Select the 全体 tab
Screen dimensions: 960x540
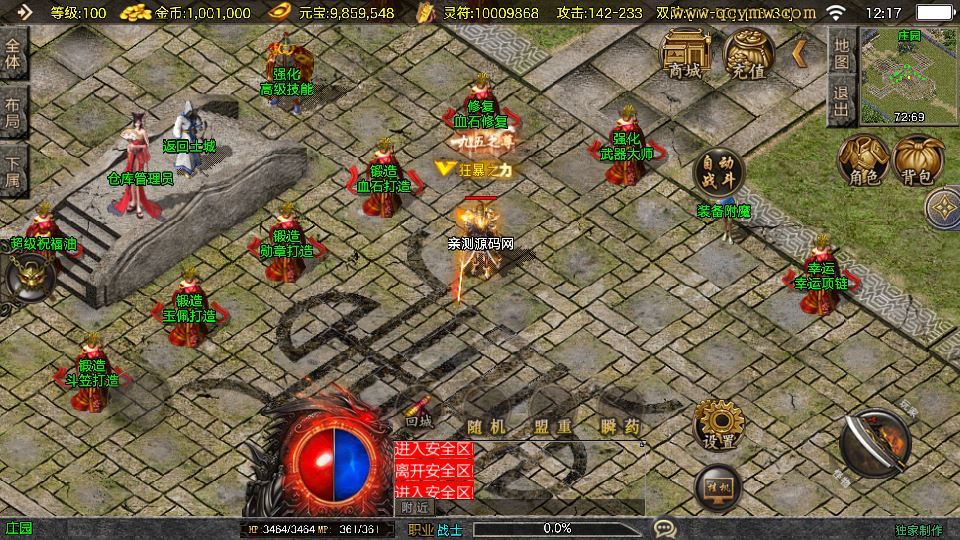click(x=14, y=52)
